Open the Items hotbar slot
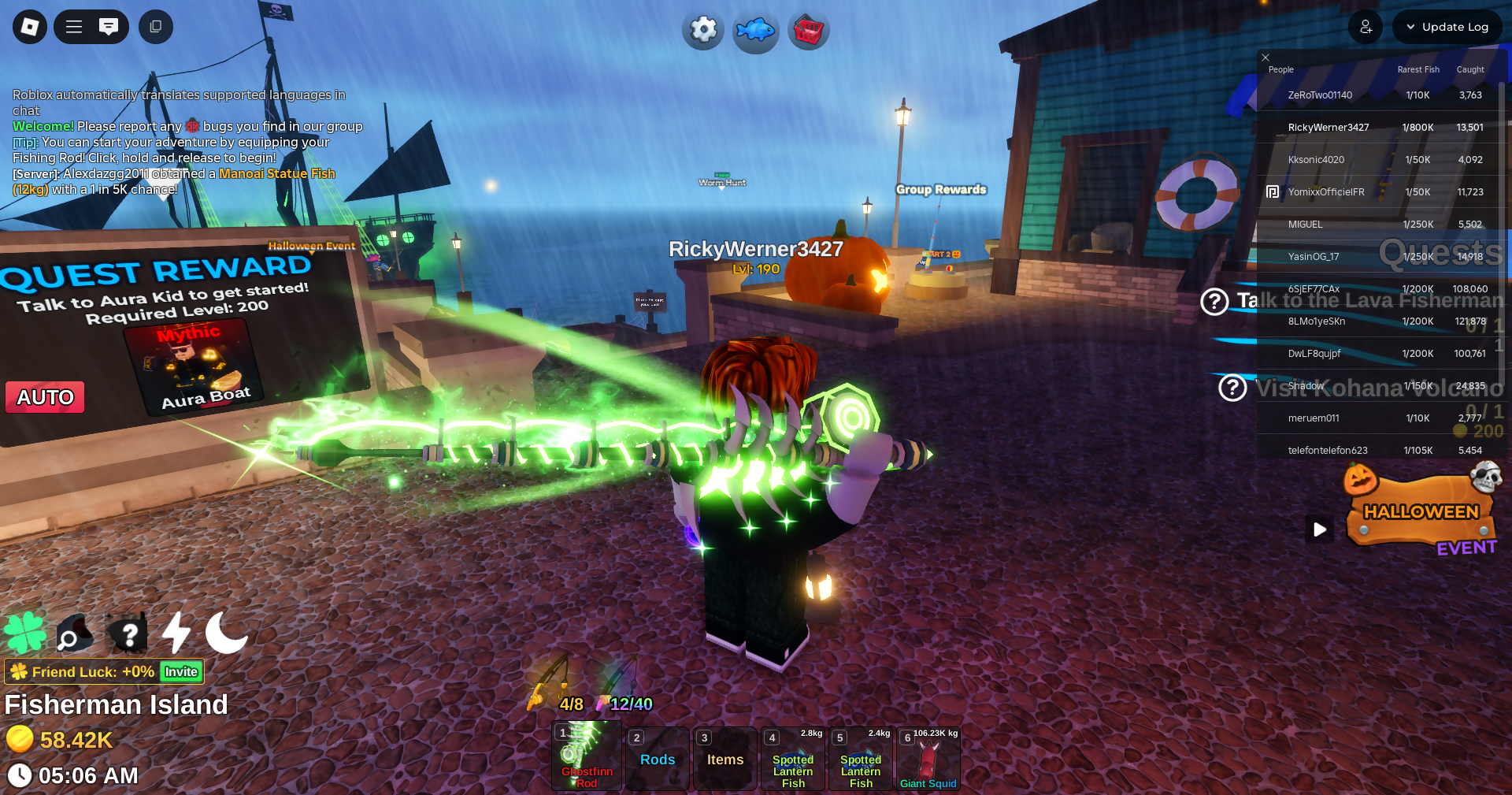 tap(725, 759)
